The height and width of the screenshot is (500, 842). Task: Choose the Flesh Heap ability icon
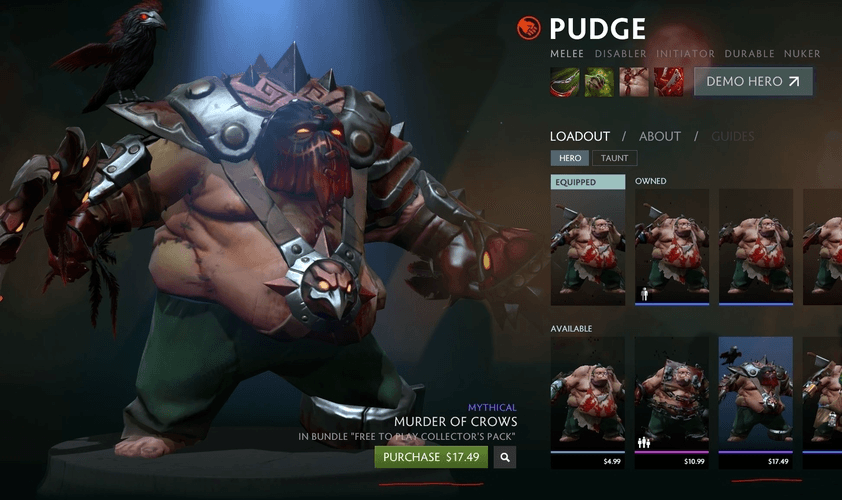coord(634,82)
